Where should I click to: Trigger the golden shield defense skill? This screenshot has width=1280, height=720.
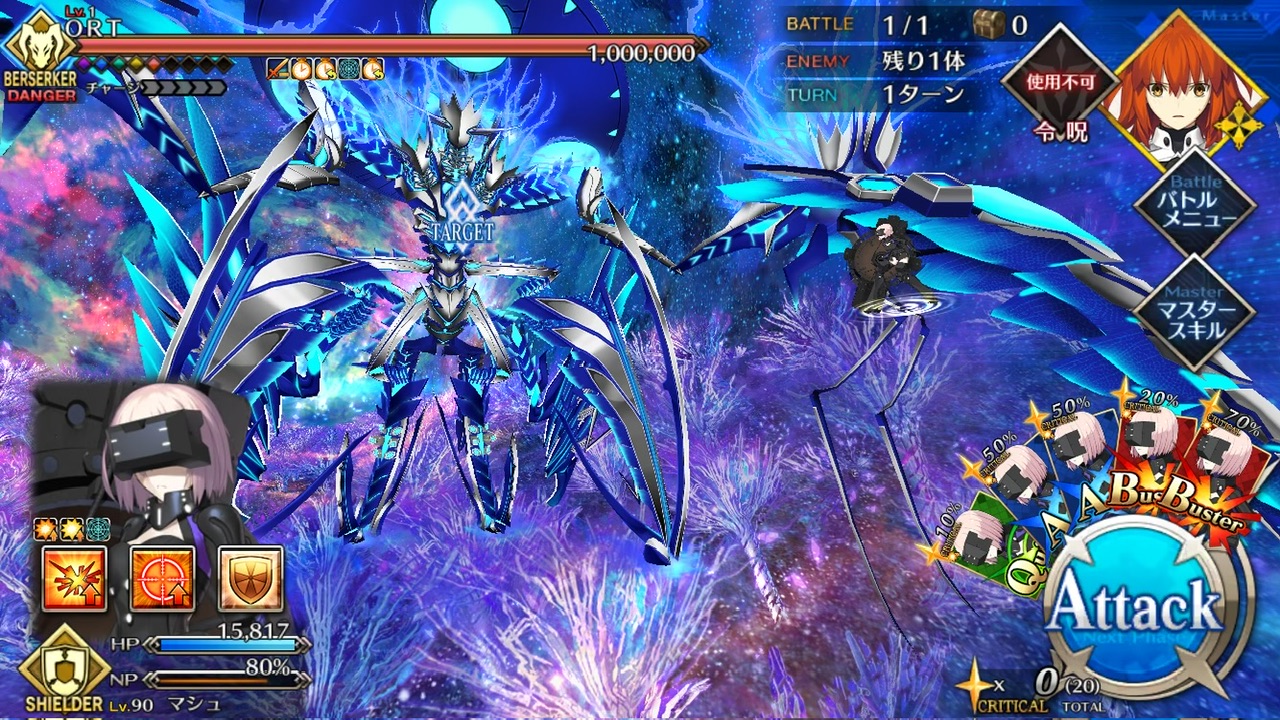click(x=250, y=579)
